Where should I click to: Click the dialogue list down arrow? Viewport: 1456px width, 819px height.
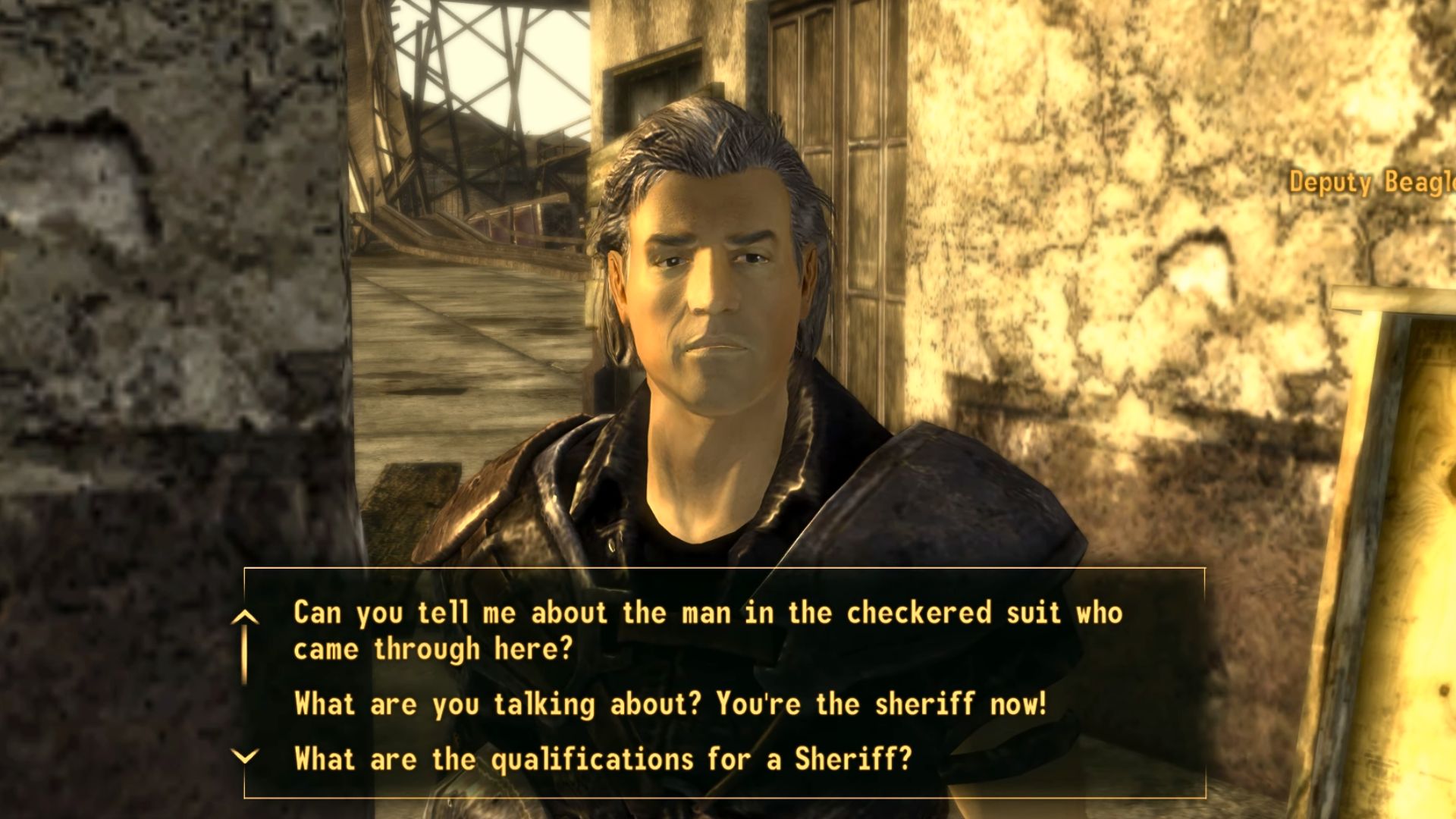(245, 757)
